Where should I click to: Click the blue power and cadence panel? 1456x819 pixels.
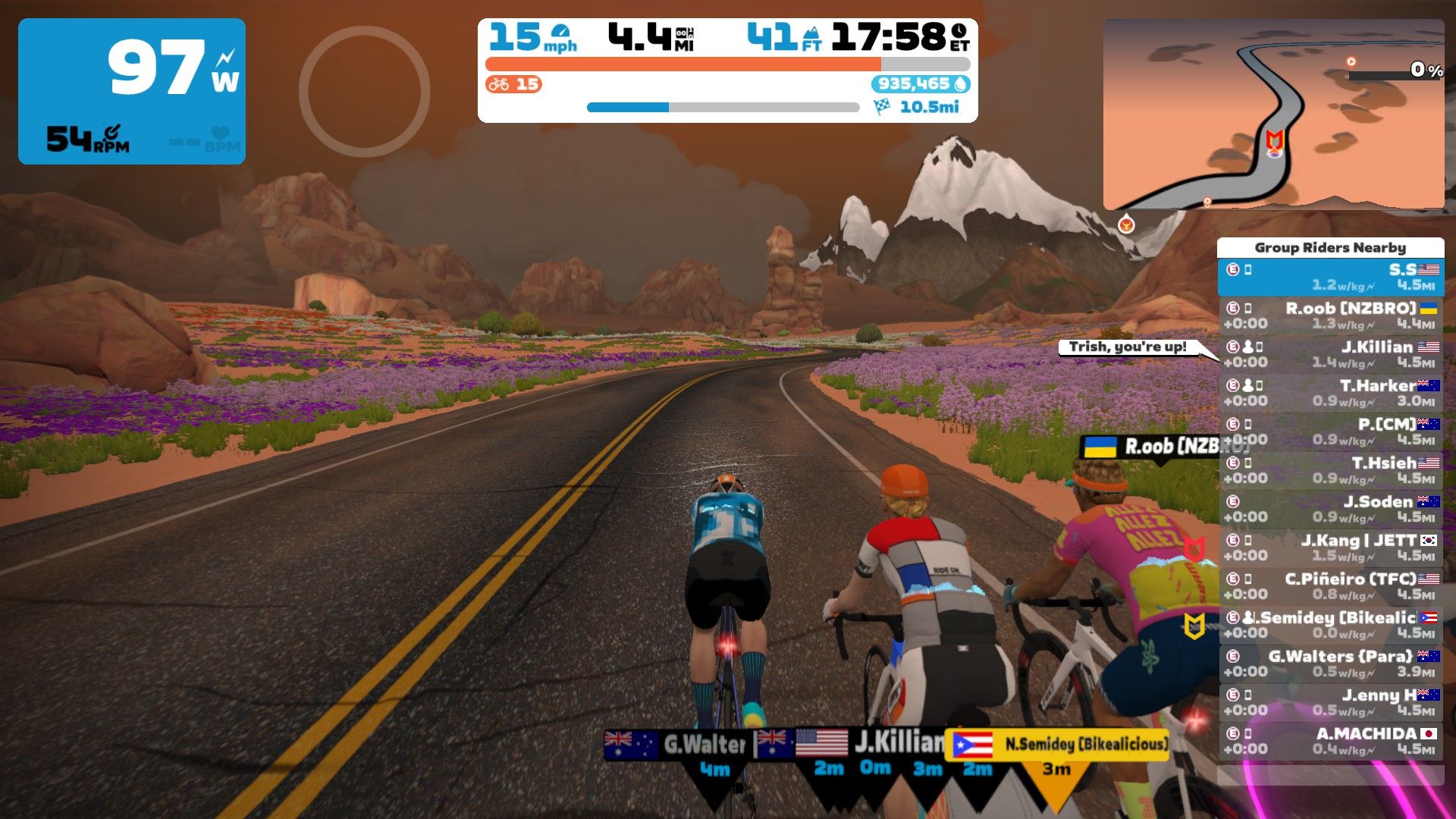pos(132,92)
